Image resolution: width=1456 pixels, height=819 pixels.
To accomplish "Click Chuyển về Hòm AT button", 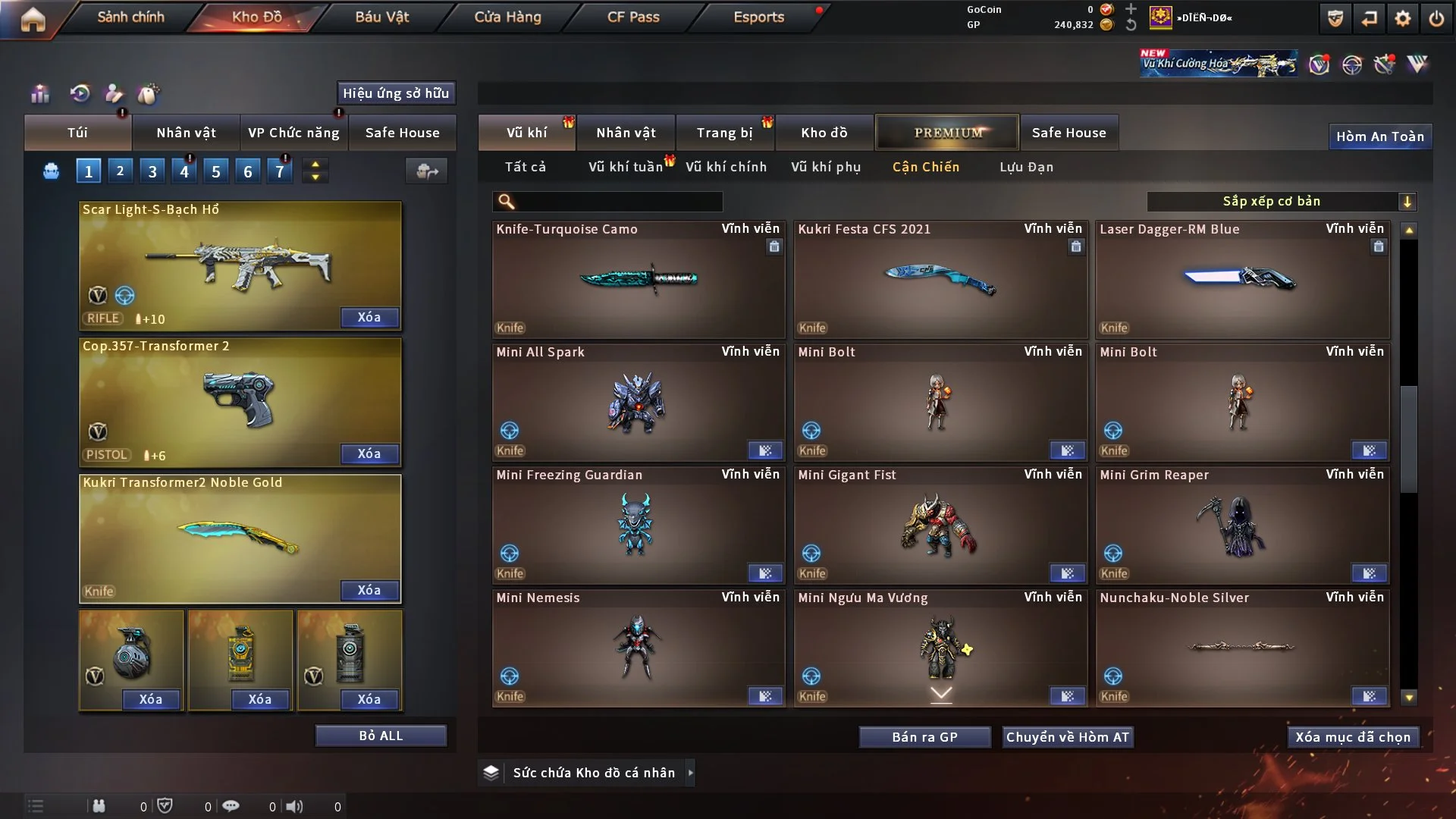I will (1068, 737).
